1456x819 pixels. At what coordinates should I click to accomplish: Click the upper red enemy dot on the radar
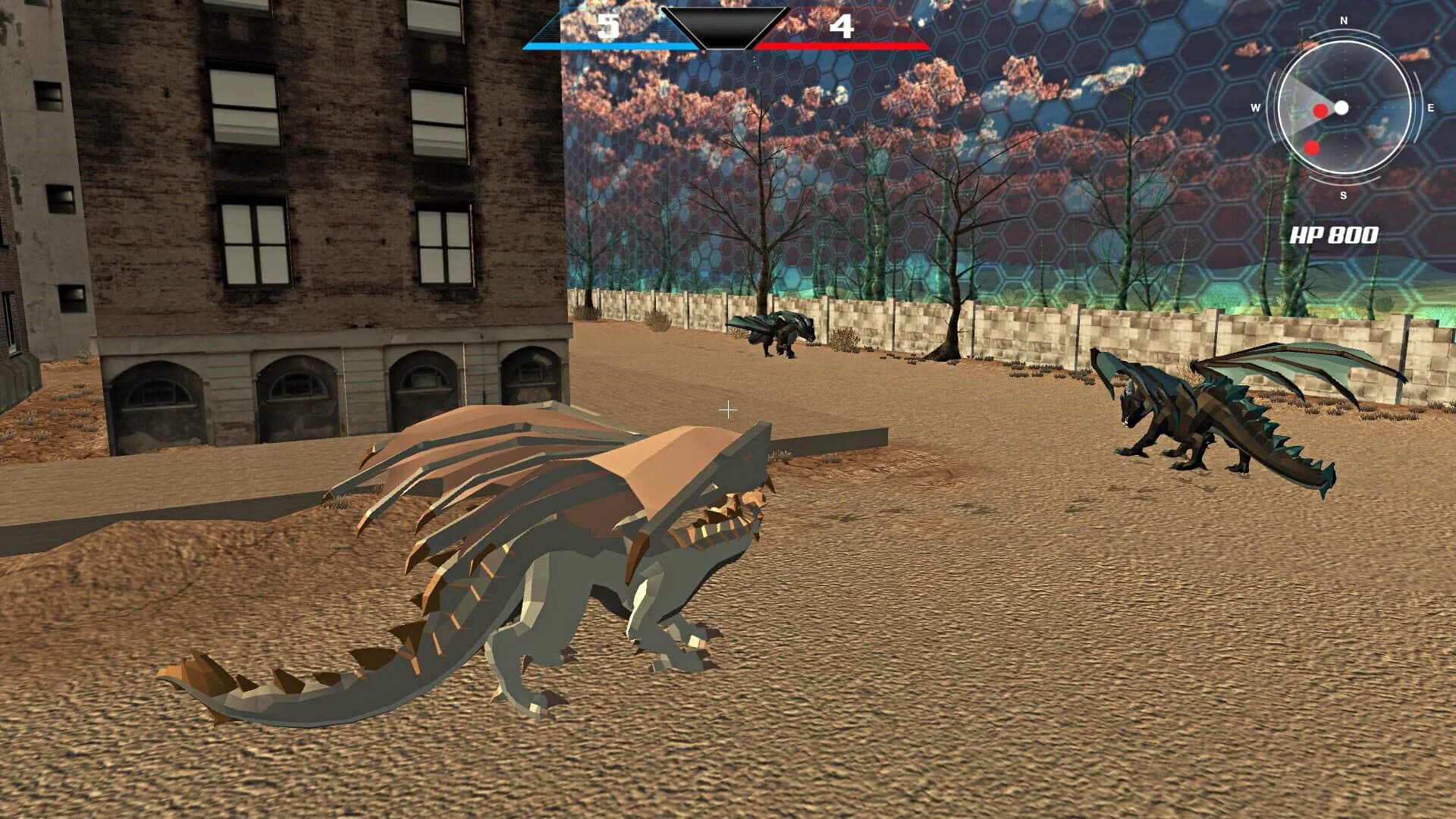pos(1322,111)
